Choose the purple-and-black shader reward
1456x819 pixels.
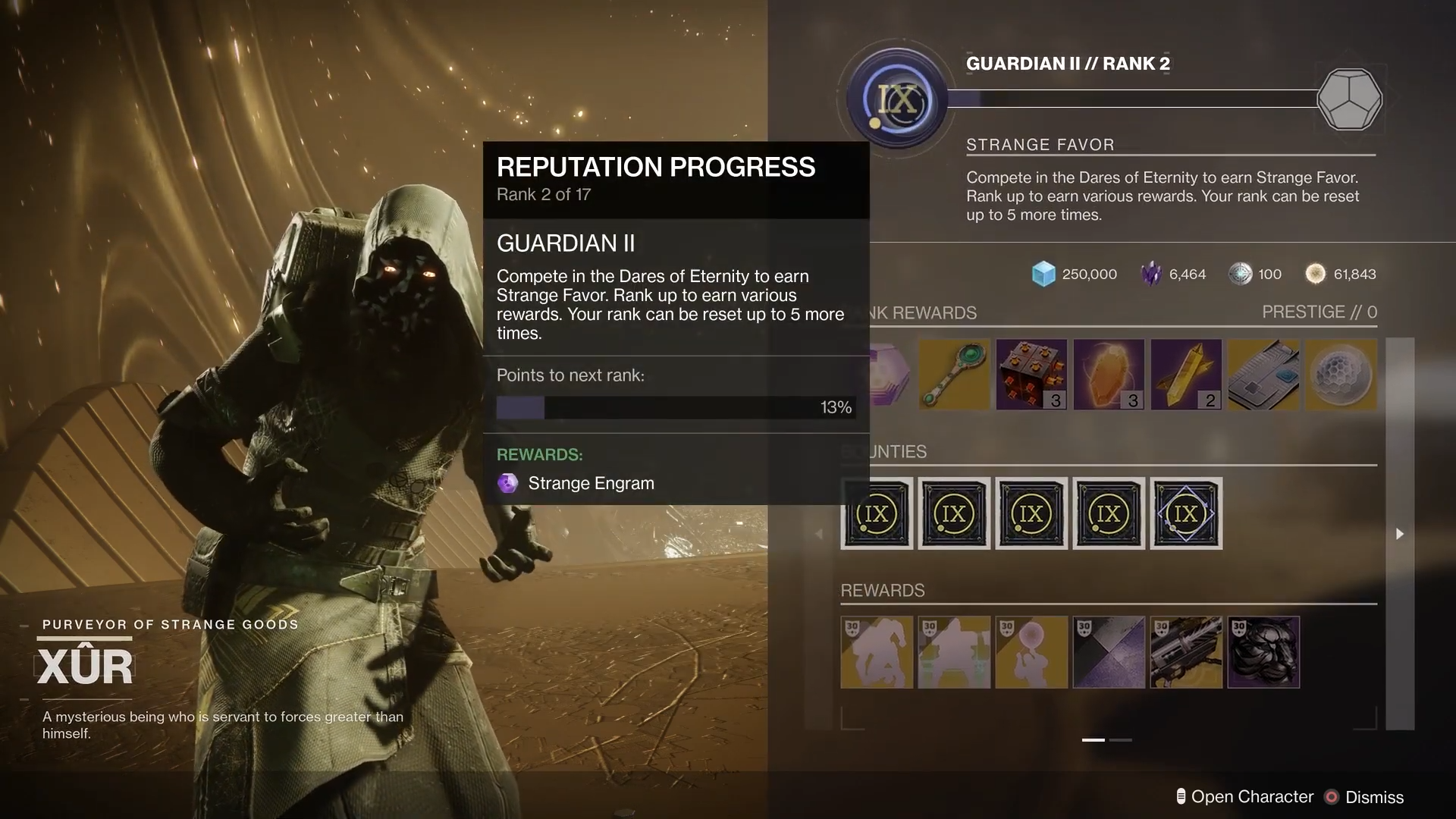tap(1109, 652)
